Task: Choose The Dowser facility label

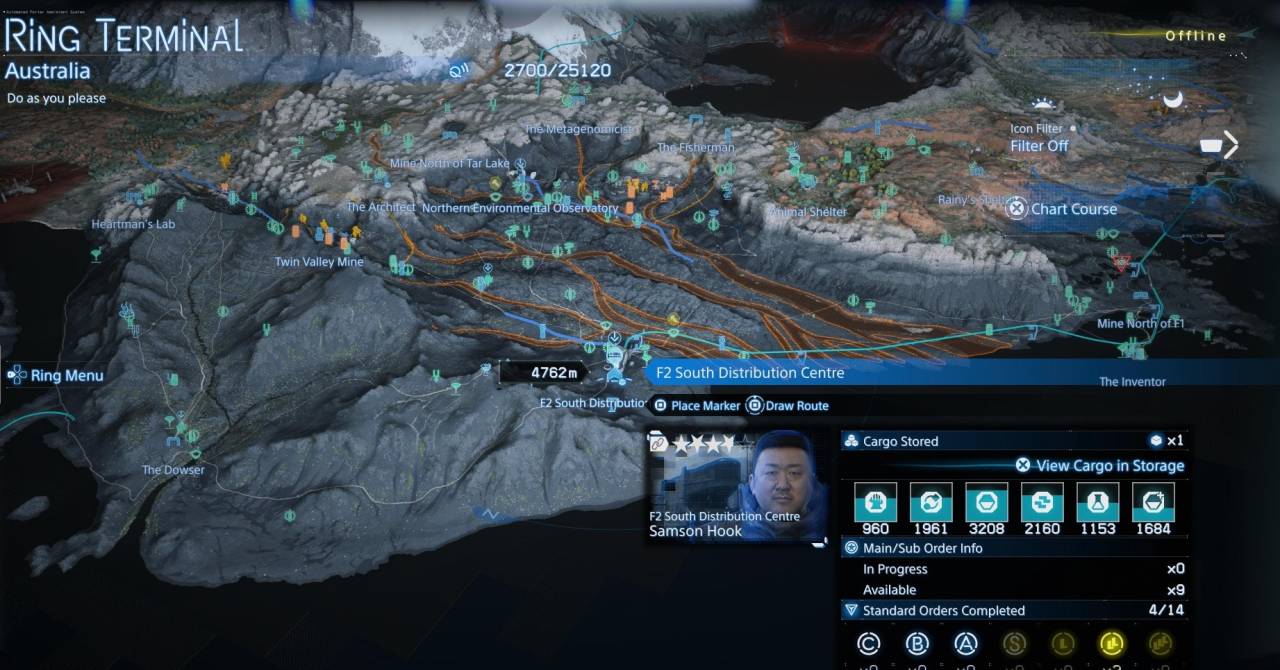Action: [173, 470]
